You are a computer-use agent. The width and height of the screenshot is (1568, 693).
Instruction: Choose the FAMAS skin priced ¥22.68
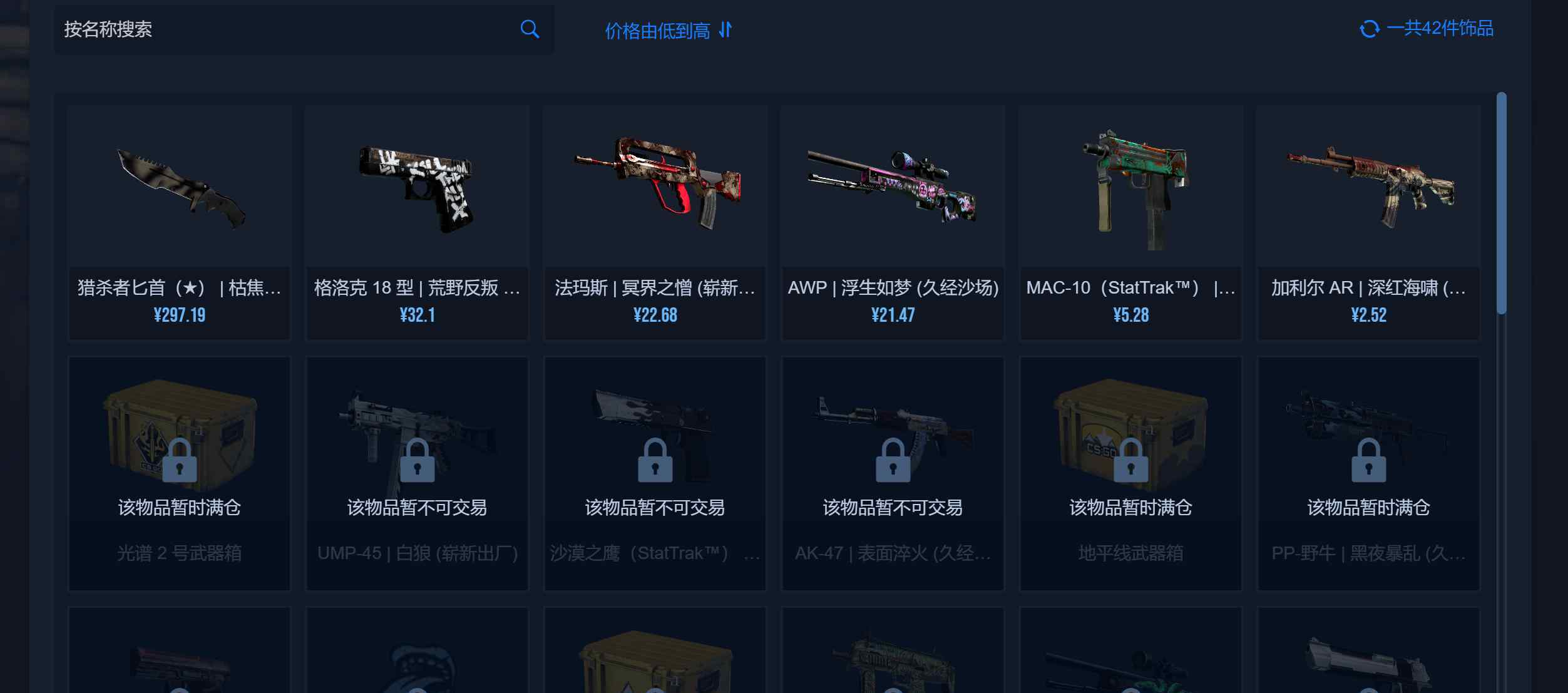tap(655, 222)
